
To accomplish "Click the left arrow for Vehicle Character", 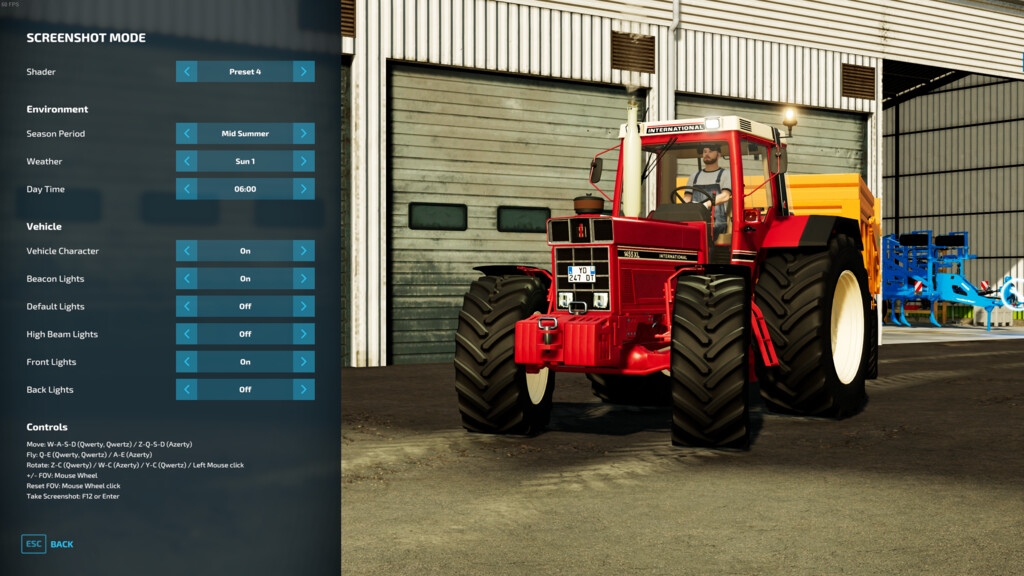I will coord(186,251).
